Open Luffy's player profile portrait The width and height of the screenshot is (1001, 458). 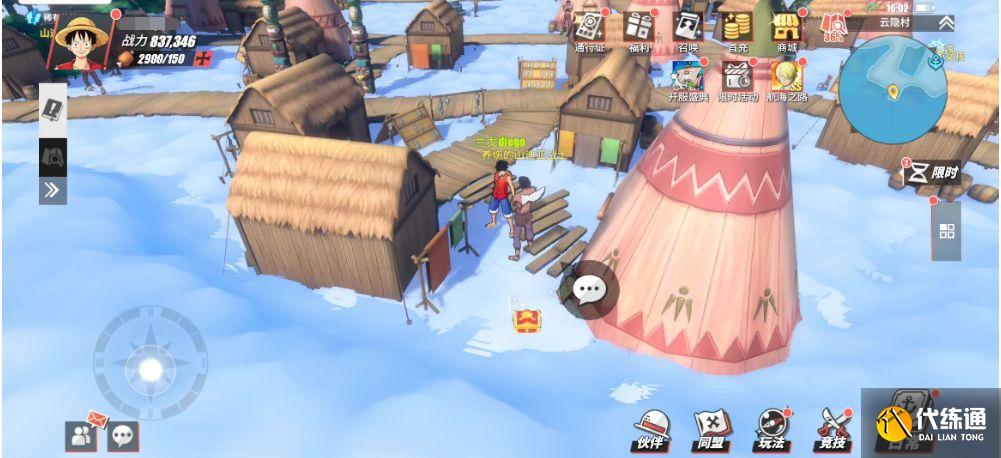click(80, 40)
